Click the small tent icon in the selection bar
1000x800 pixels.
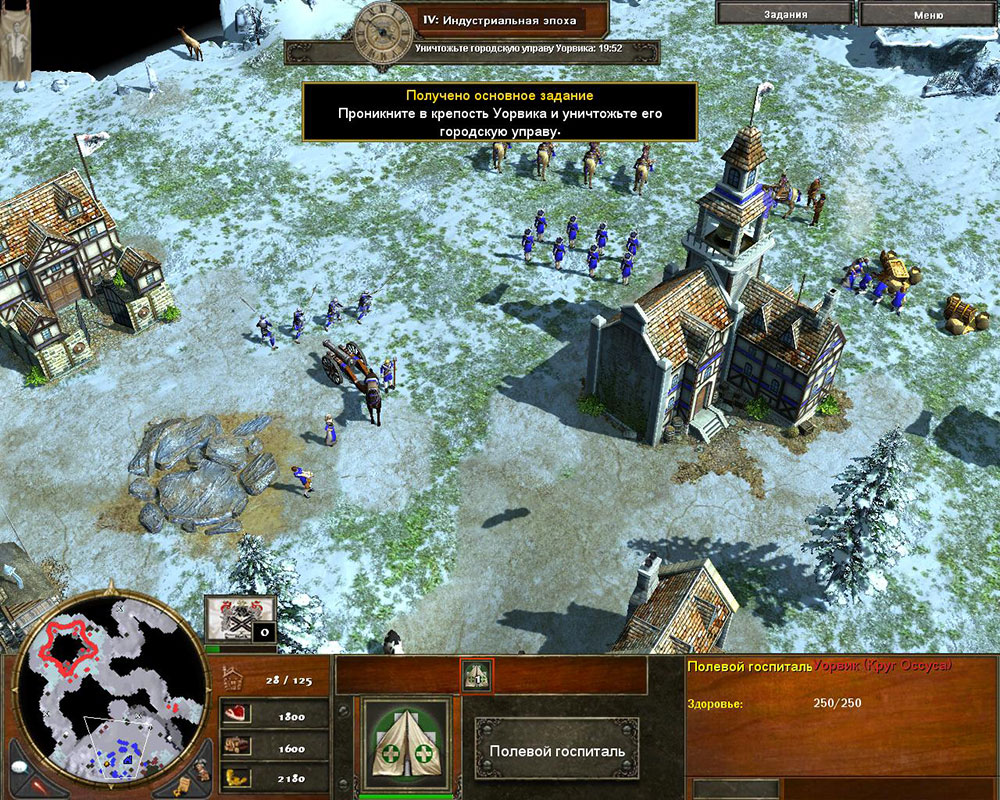click(476, 676)
